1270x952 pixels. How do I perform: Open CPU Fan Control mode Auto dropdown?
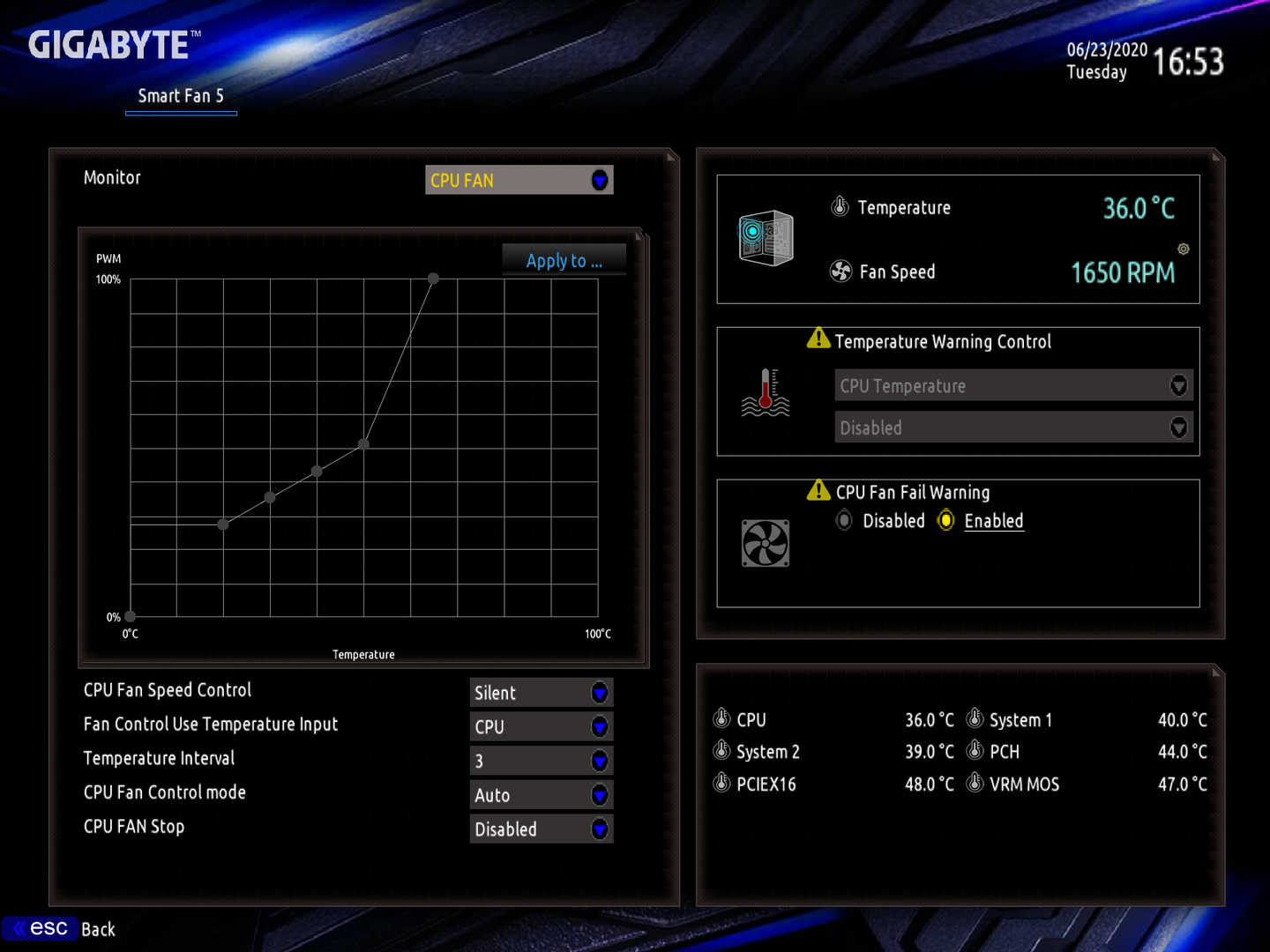(541, 795)
